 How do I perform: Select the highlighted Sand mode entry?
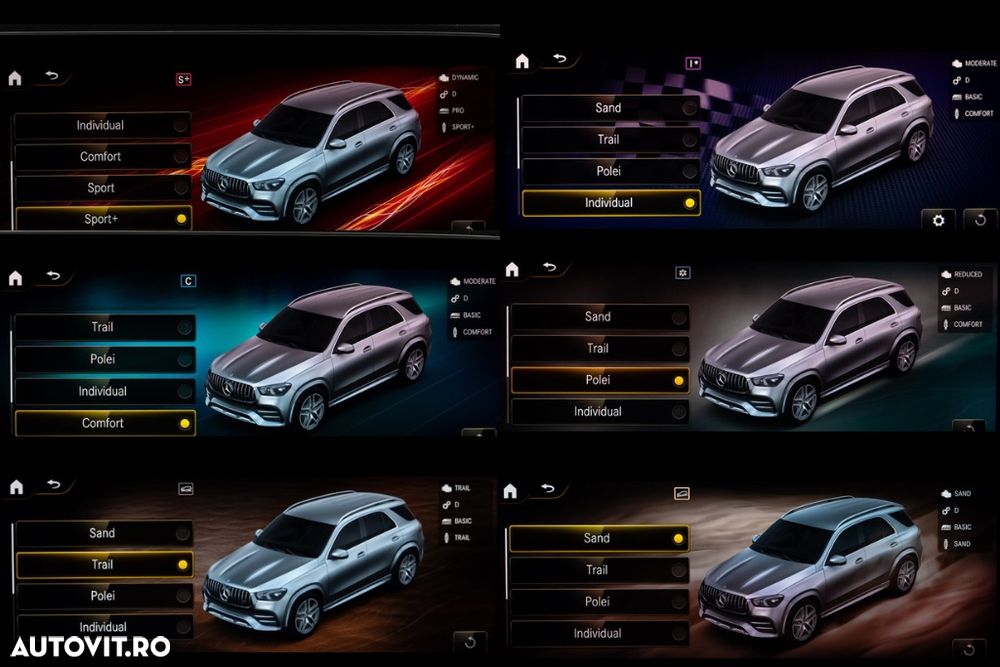pyautogui.click(x=598, y=538)
